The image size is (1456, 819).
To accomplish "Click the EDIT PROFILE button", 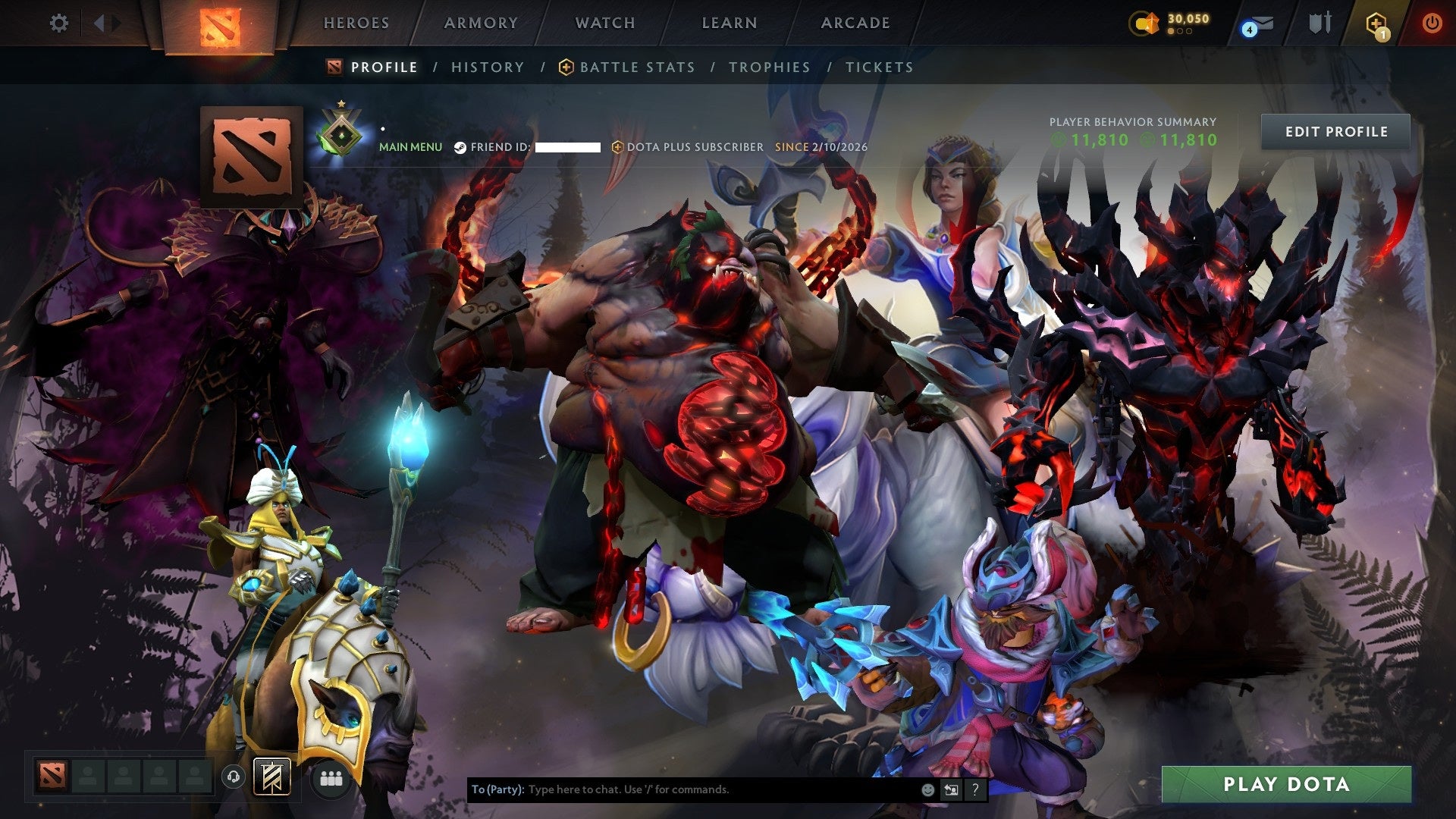I will click(x=1338, y=131).
